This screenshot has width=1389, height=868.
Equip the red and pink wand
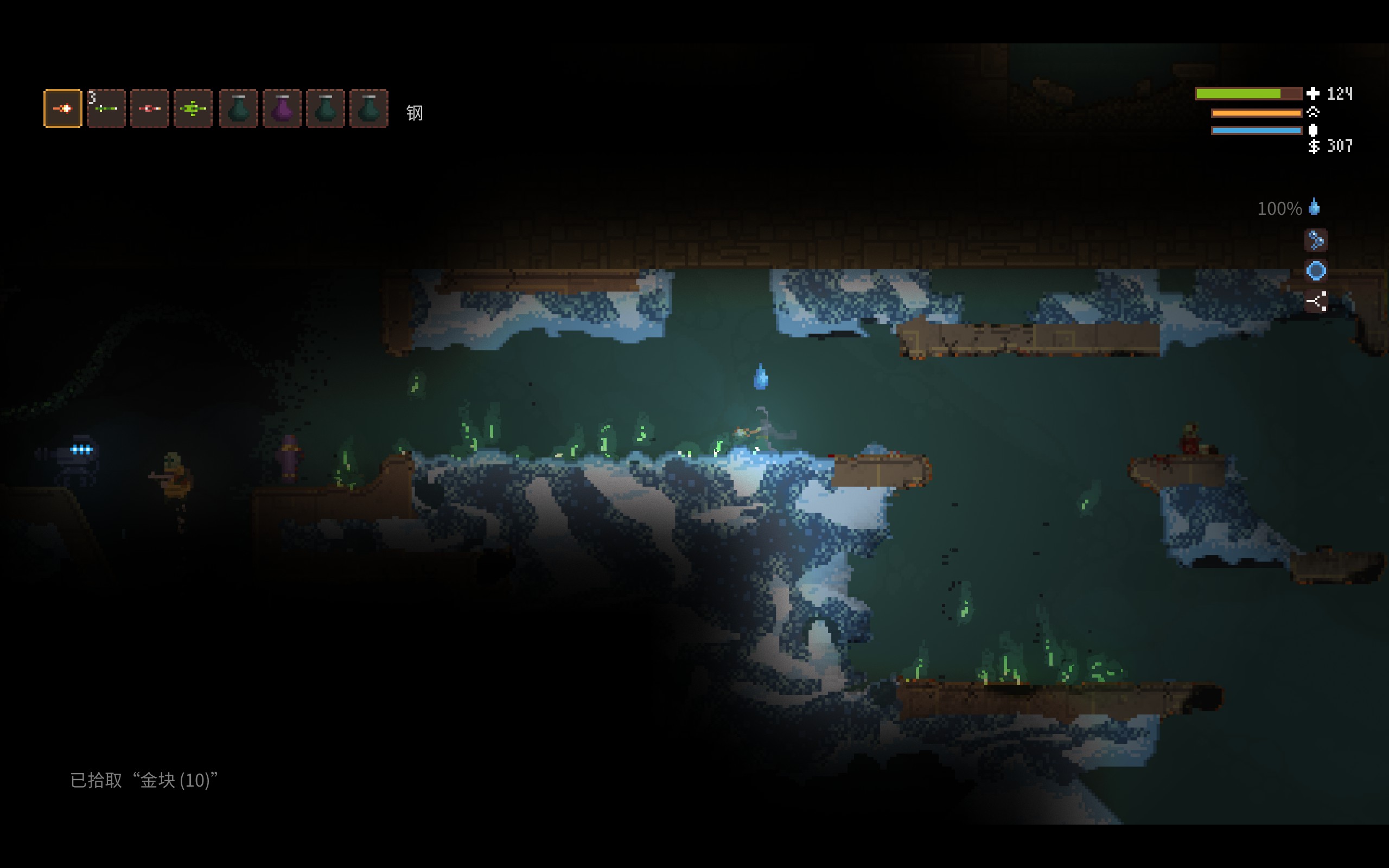tap(150, 108)
